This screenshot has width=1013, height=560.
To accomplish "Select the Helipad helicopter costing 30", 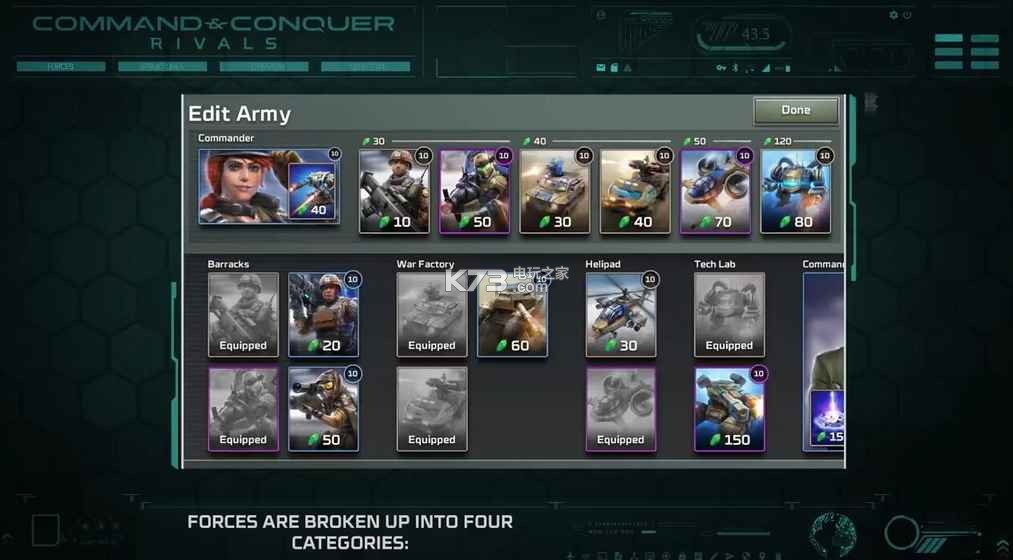I will coord(621,315).
